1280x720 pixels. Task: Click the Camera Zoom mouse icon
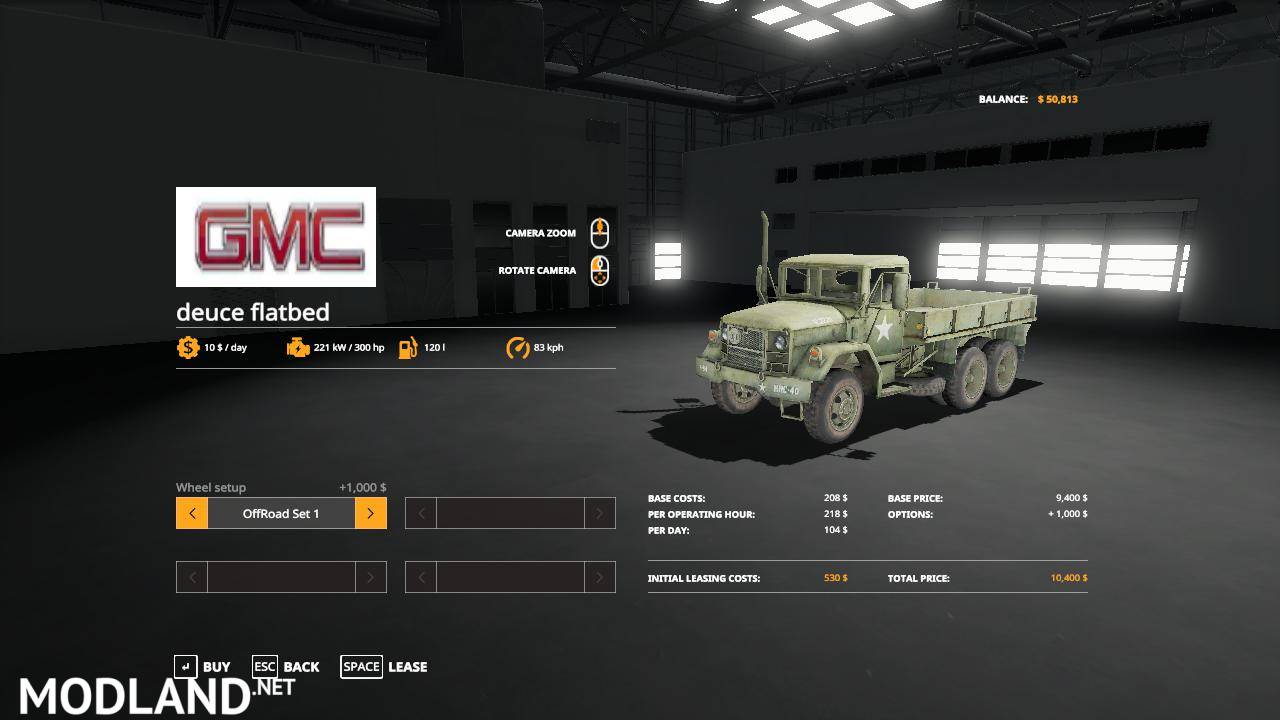pos(601,232)
